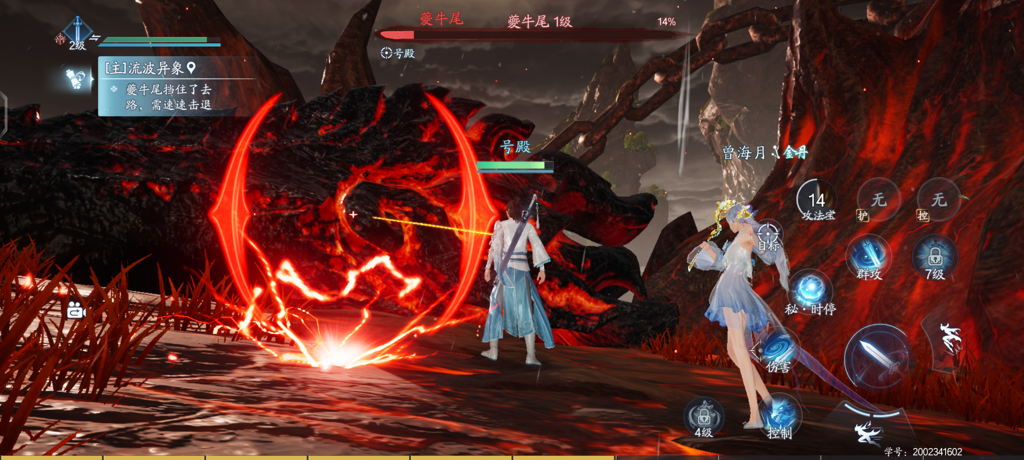Use the 伤害 damage skill
1024x460 pixels.
(x=779, y=348)
